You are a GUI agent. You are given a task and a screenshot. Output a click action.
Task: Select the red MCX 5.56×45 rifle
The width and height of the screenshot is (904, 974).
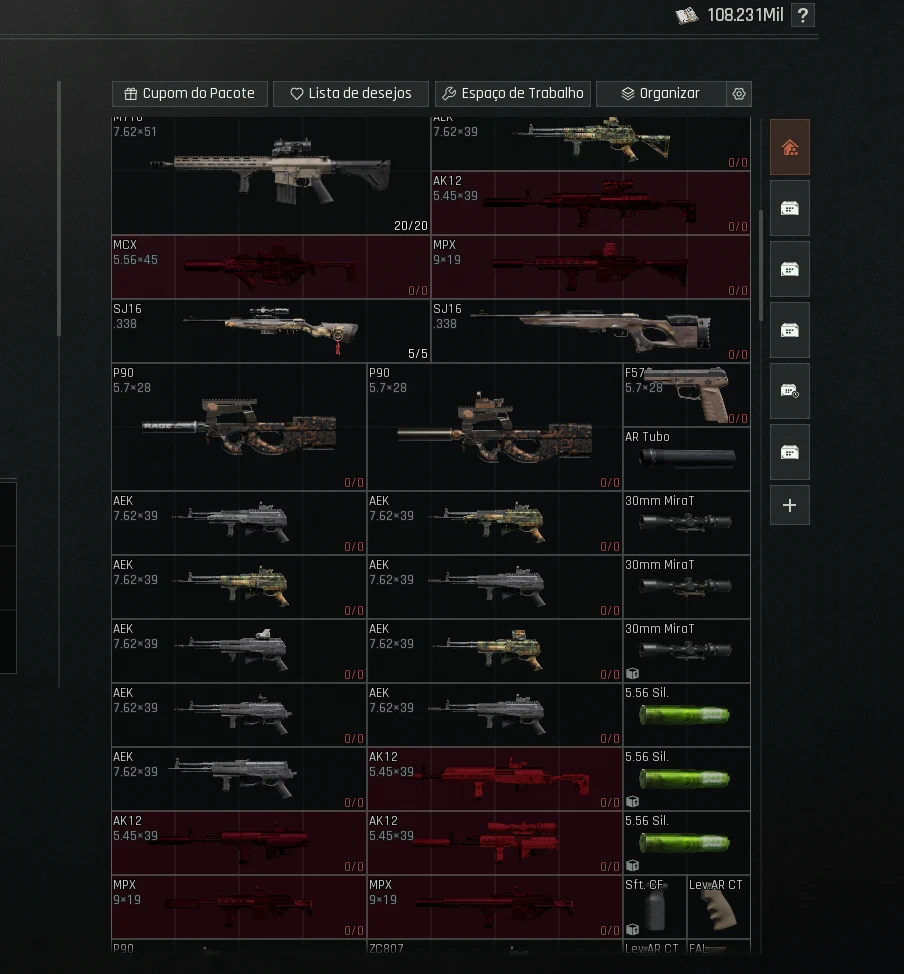click(270, 267)
